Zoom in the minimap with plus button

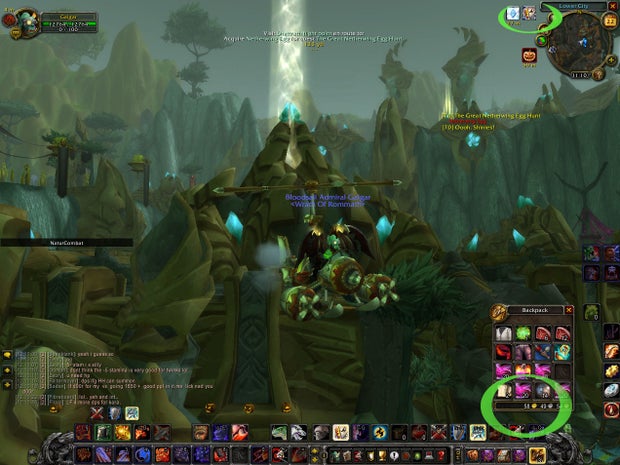(611, 60)
